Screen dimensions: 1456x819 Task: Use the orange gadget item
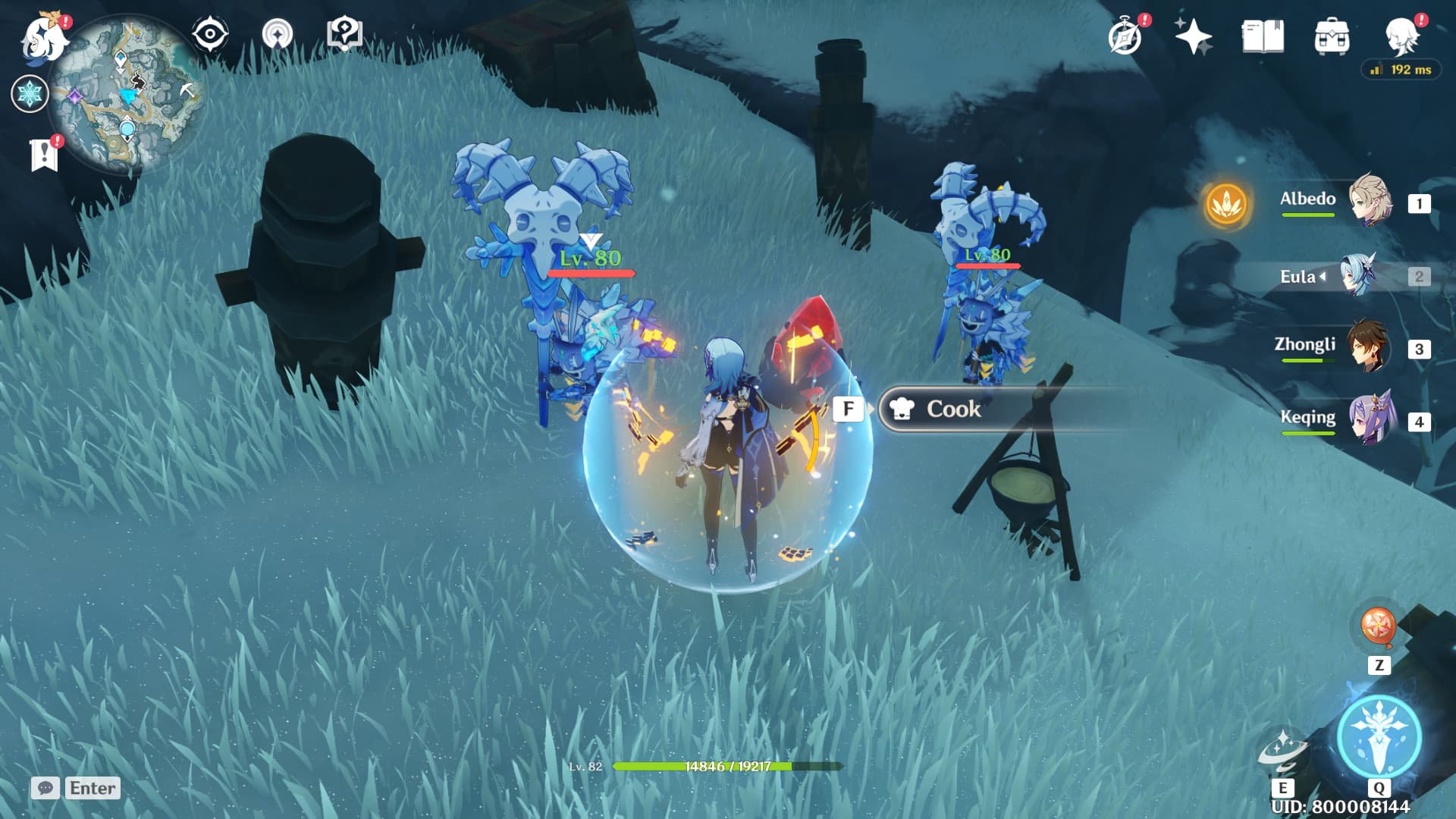pyautogui.click(x=1378, y=628)
